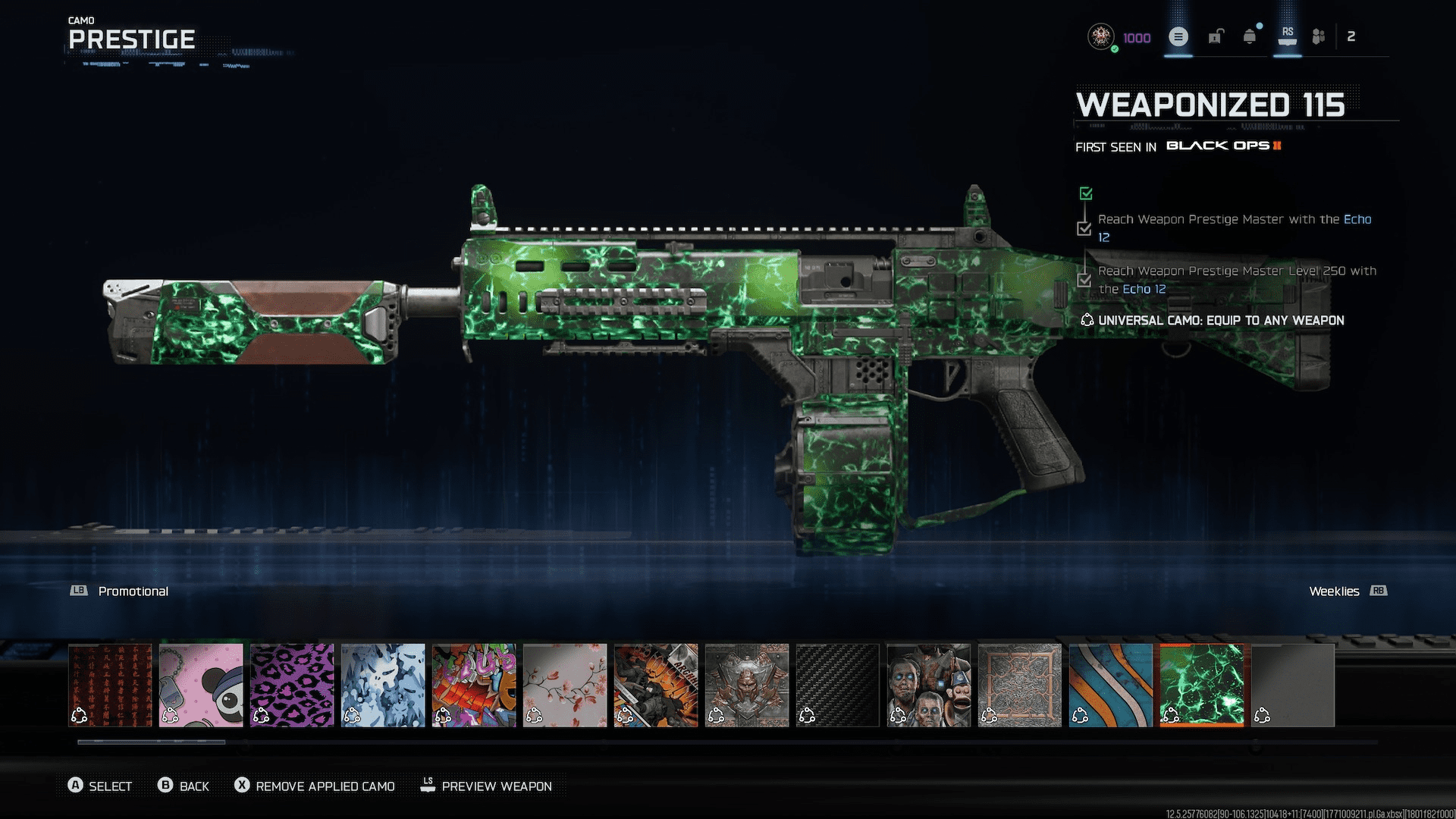Select the ornate copper square frame camo
Image resolution: width=1456 pixels, height=819 pixels.
click(1020, 685)
